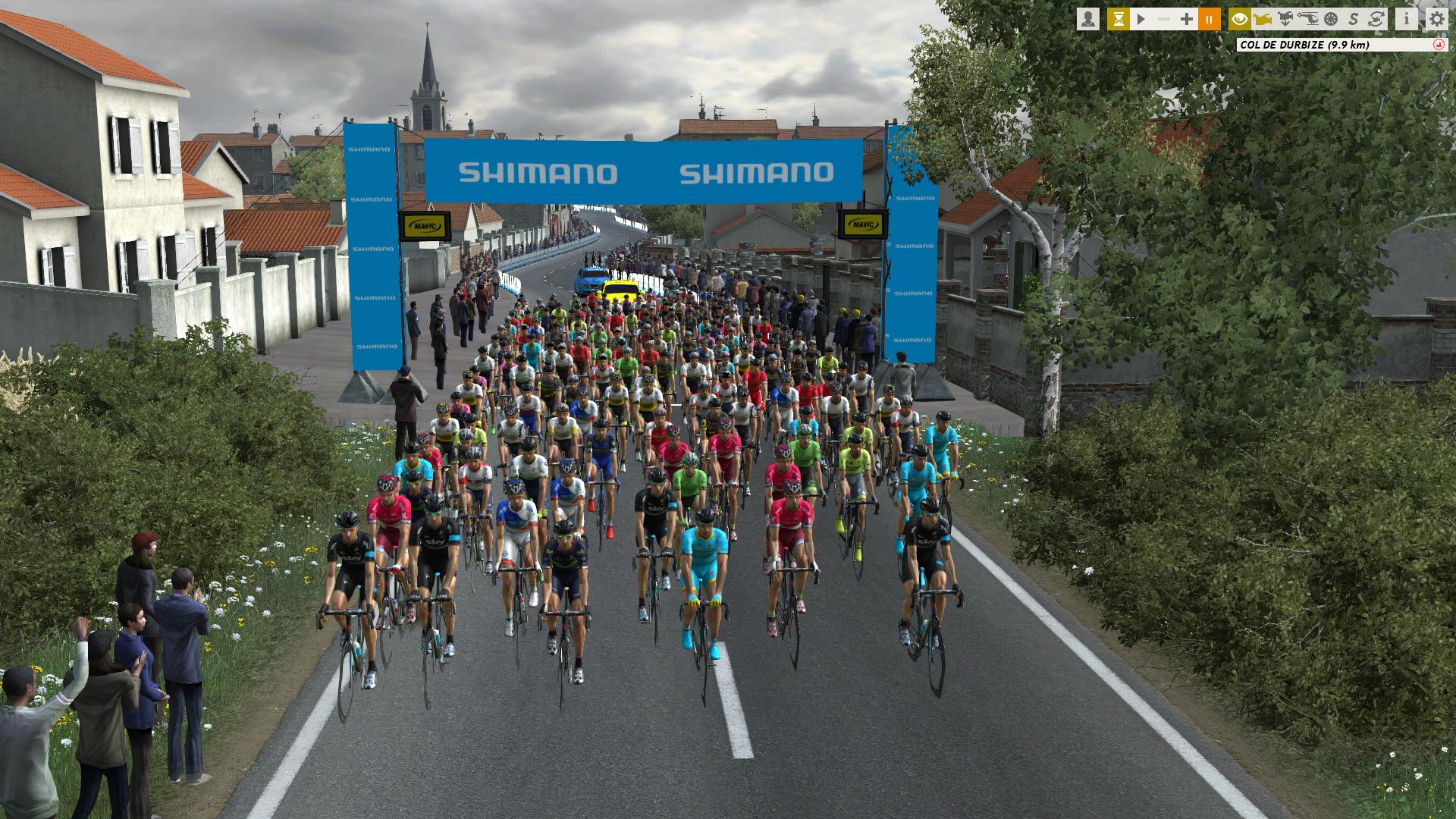The image size is (1456, 819).
Task: Click the S camera mode icon
Action: click(1354, 19)
